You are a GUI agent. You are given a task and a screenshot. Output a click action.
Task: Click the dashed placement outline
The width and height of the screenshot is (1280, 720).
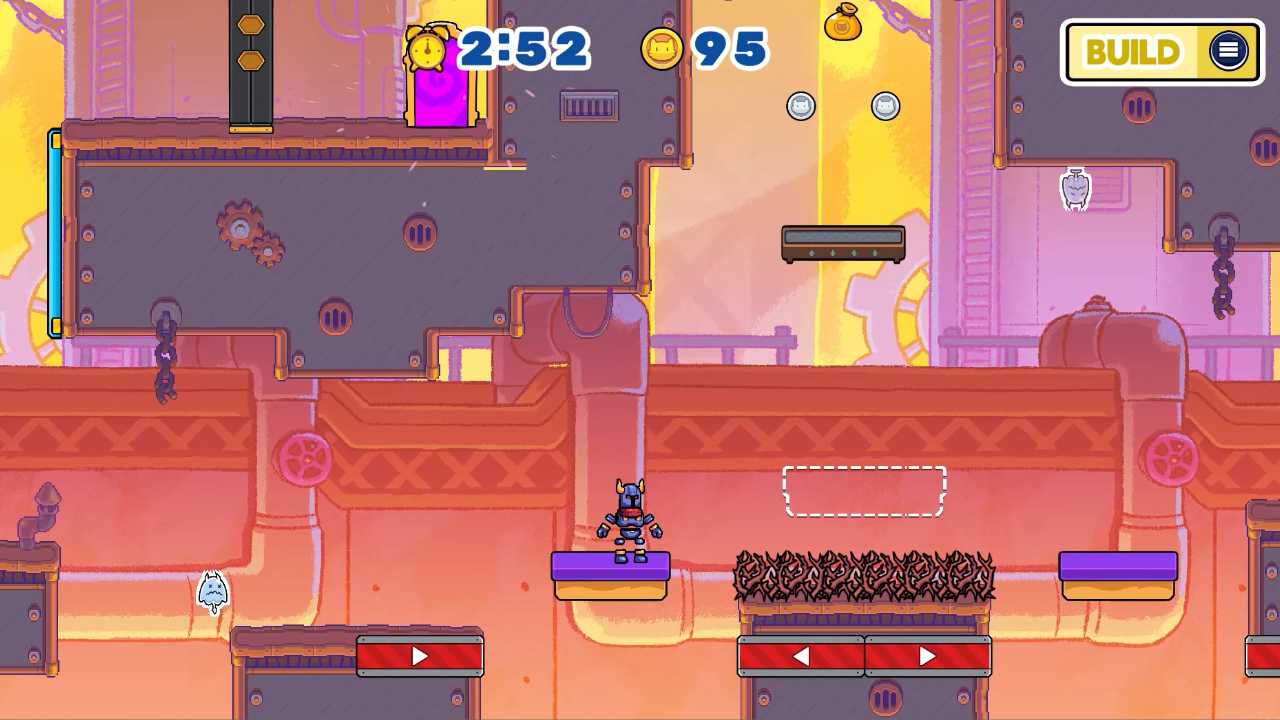[864, 490]
